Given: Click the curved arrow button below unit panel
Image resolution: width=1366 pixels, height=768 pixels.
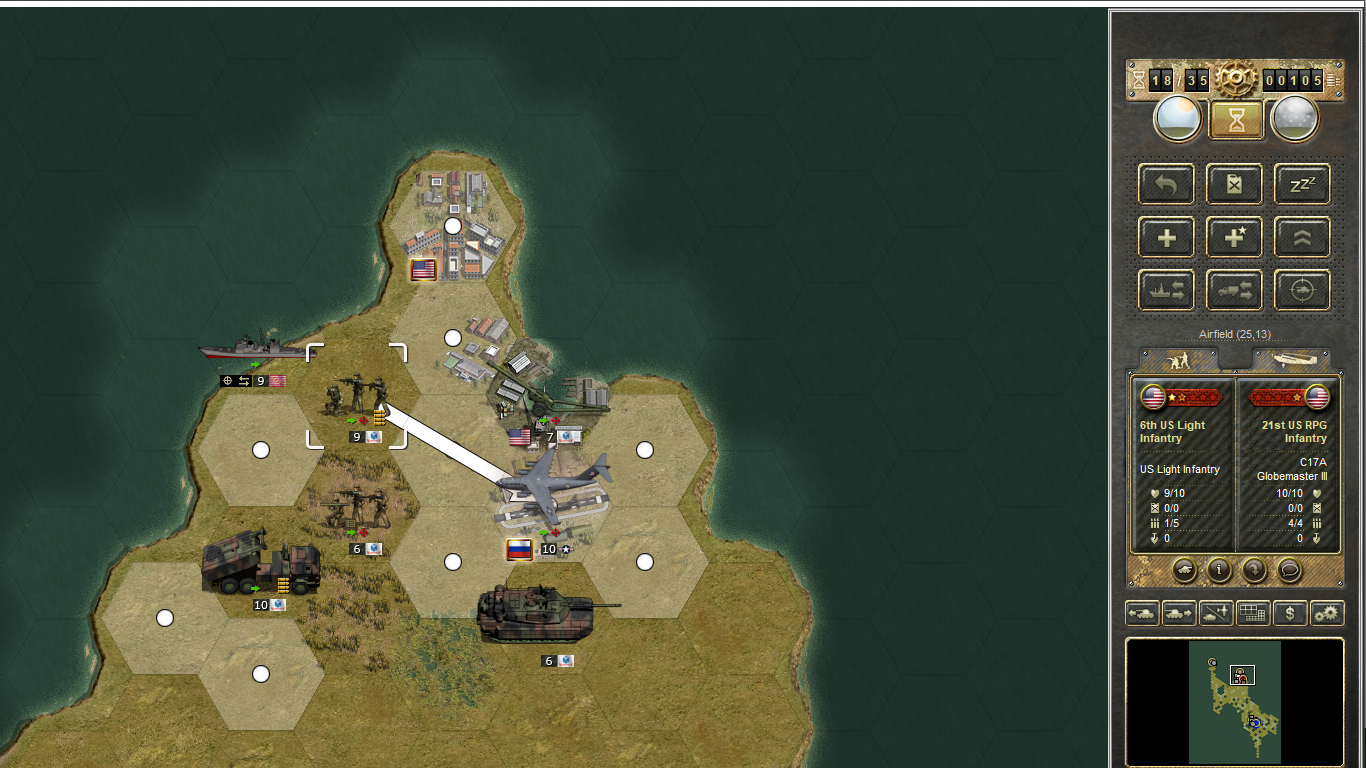Looking at the screenshot, I should (x=1254, y=570).
